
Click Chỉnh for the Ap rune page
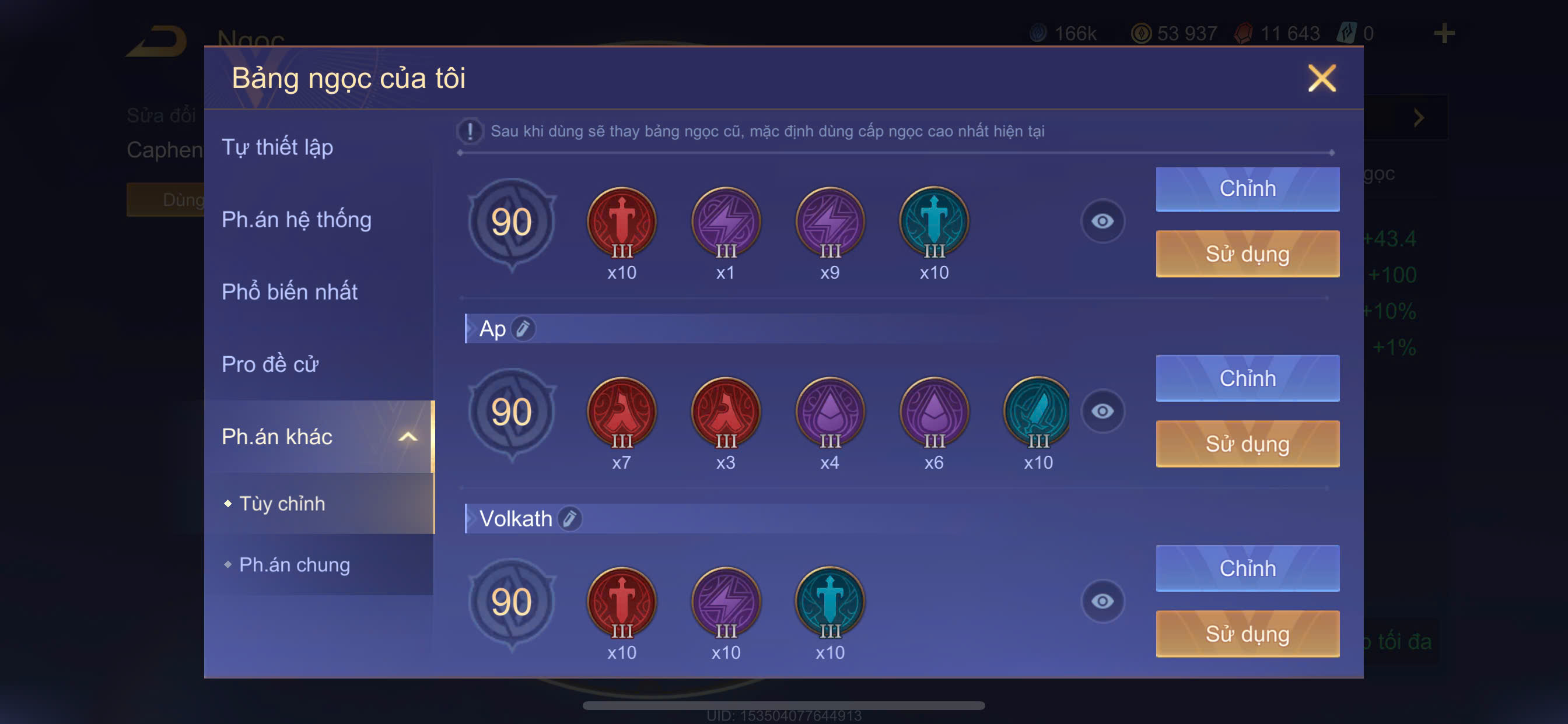(x=1247, y=378)
